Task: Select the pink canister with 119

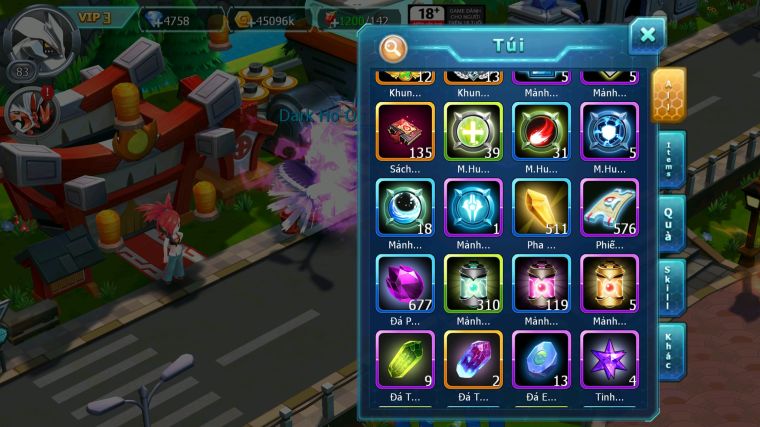Action: pyautogui.click(x=541, y=284)
